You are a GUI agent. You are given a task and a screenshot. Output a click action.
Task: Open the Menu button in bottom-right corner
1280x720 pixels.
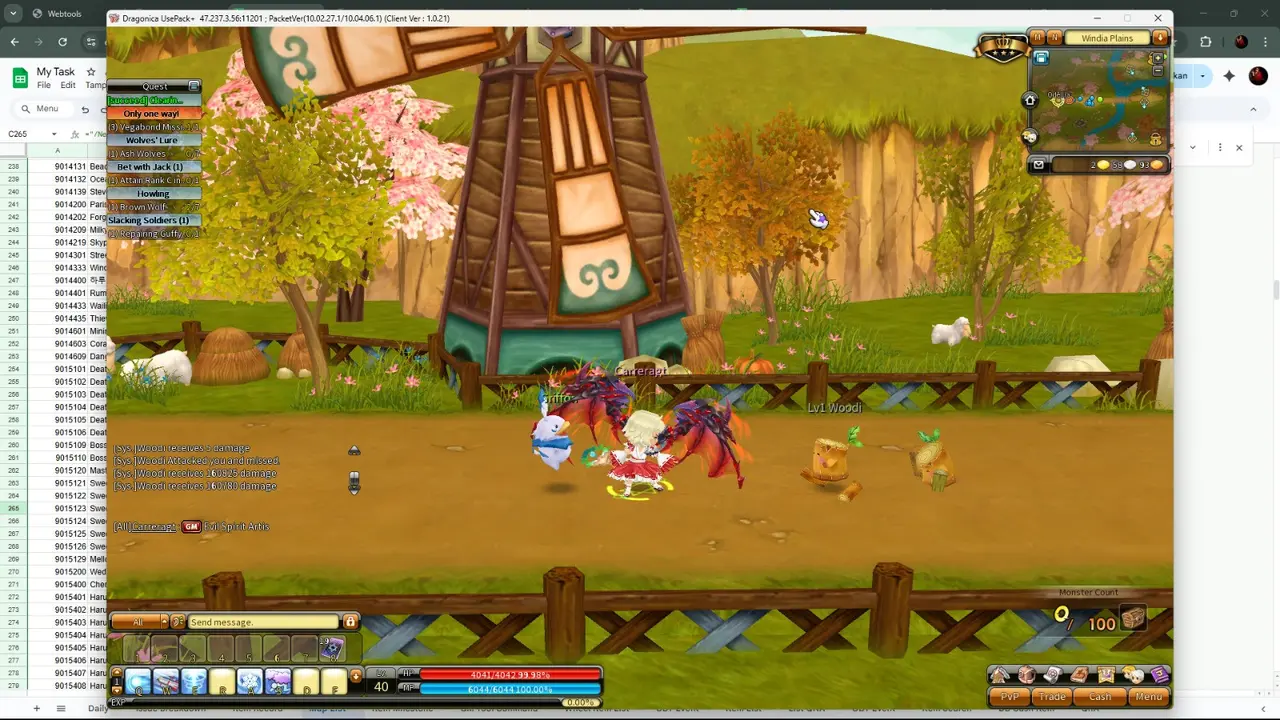[x=1148, y=697]
